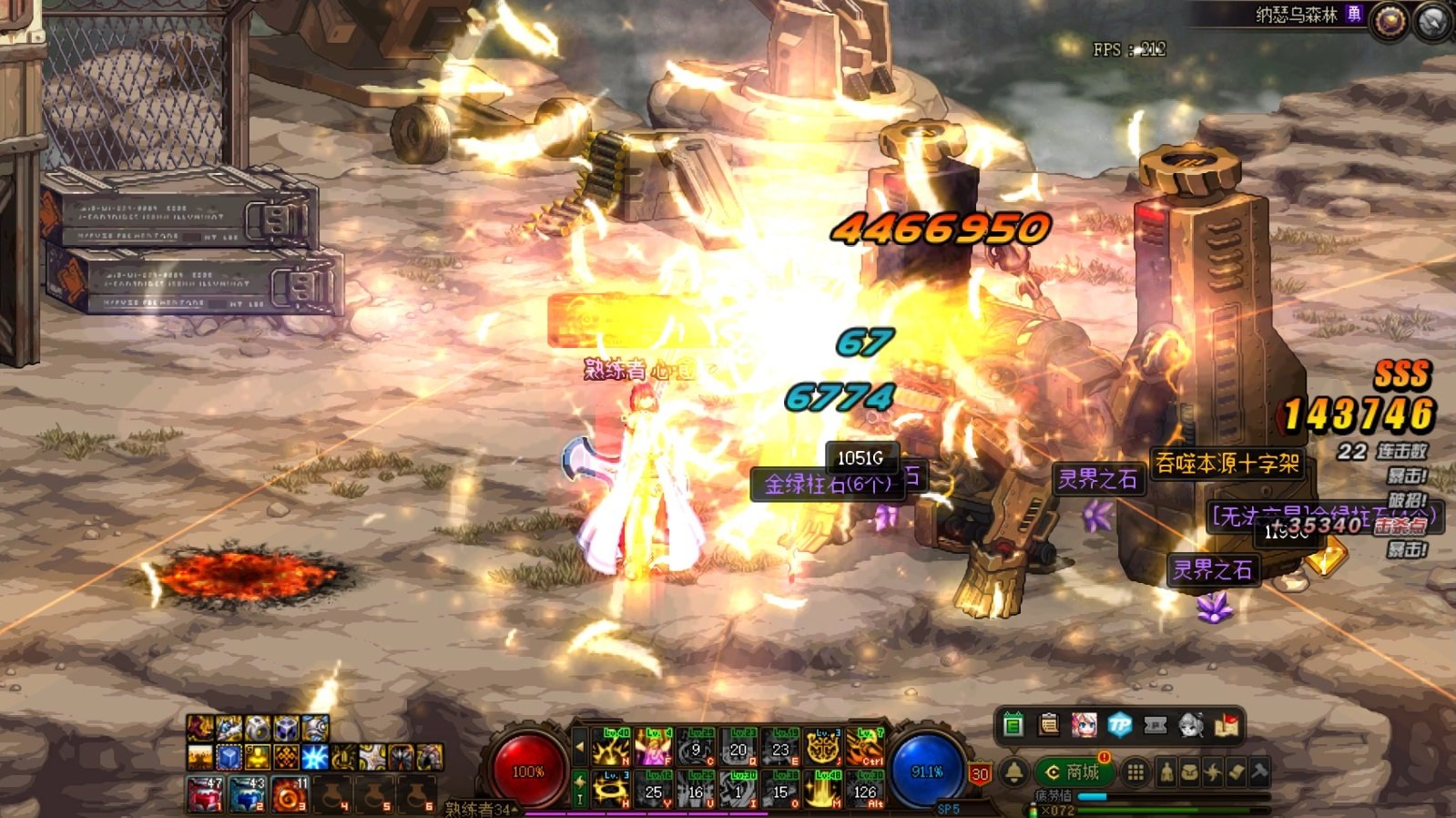Image resolution: width=1456 pixels, height=818 pixels.
Task: Open the map with red flag icon
Action: pyautogui.click(x=1227, y=725)
